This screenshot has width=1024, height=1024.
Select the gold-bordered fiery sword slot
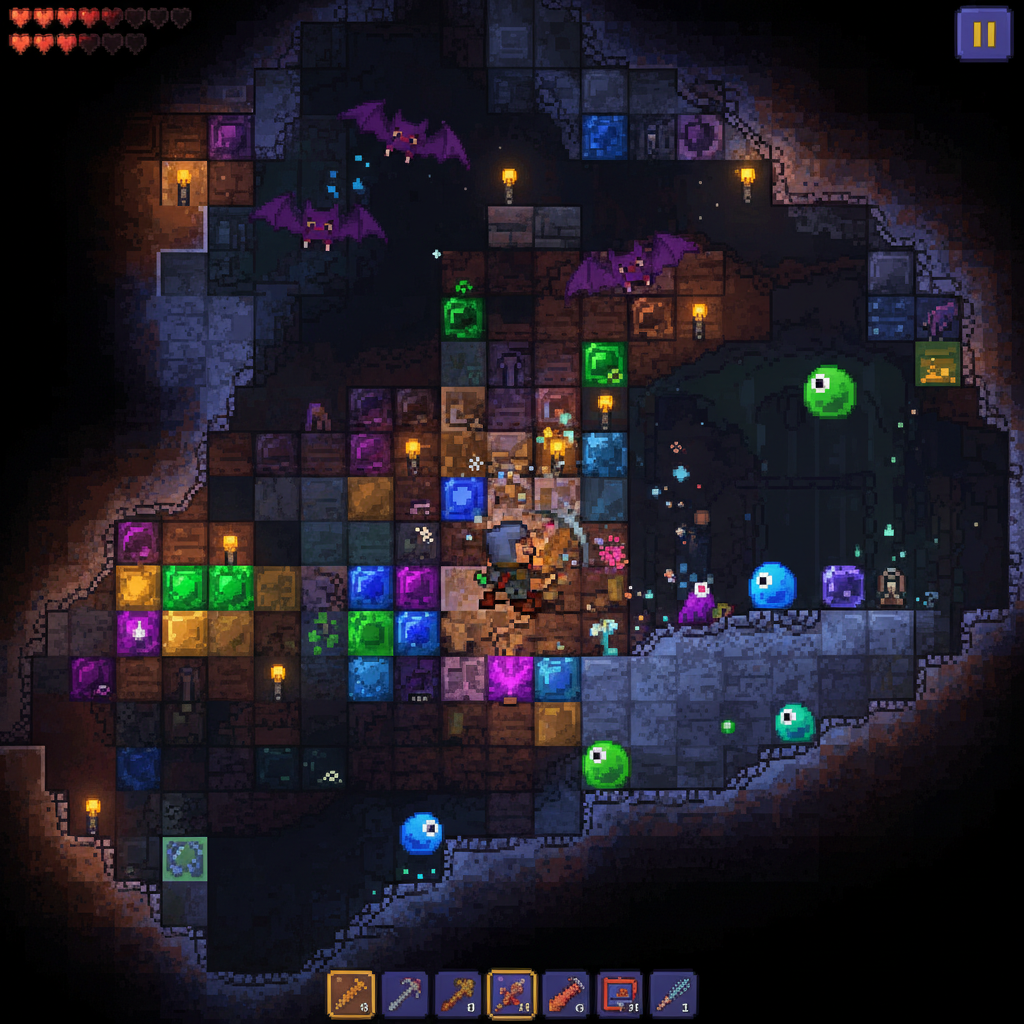[x=511, y=995]
